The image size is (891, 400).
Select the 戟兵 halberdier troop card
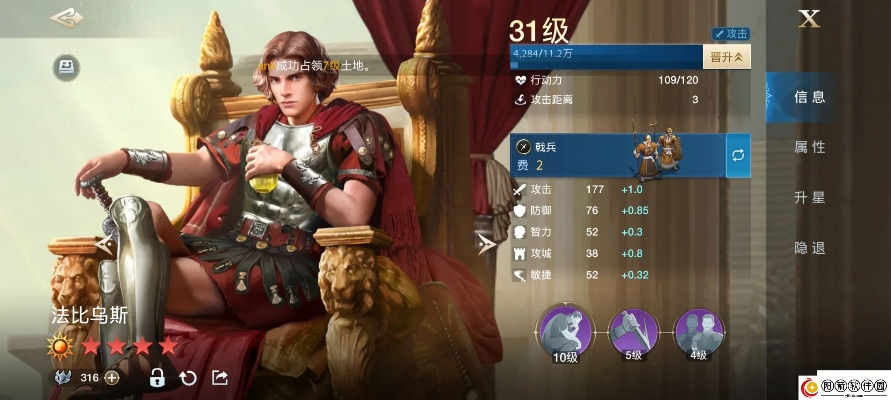tap(617, 155)
